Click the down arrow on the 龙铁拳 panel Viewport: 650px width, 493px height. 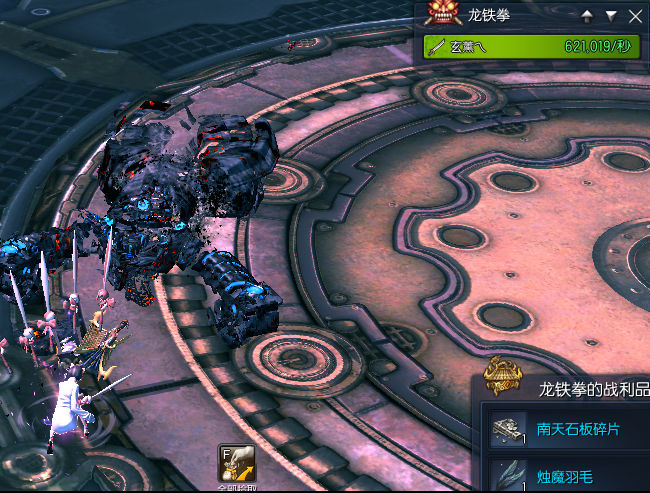(610, 16)
